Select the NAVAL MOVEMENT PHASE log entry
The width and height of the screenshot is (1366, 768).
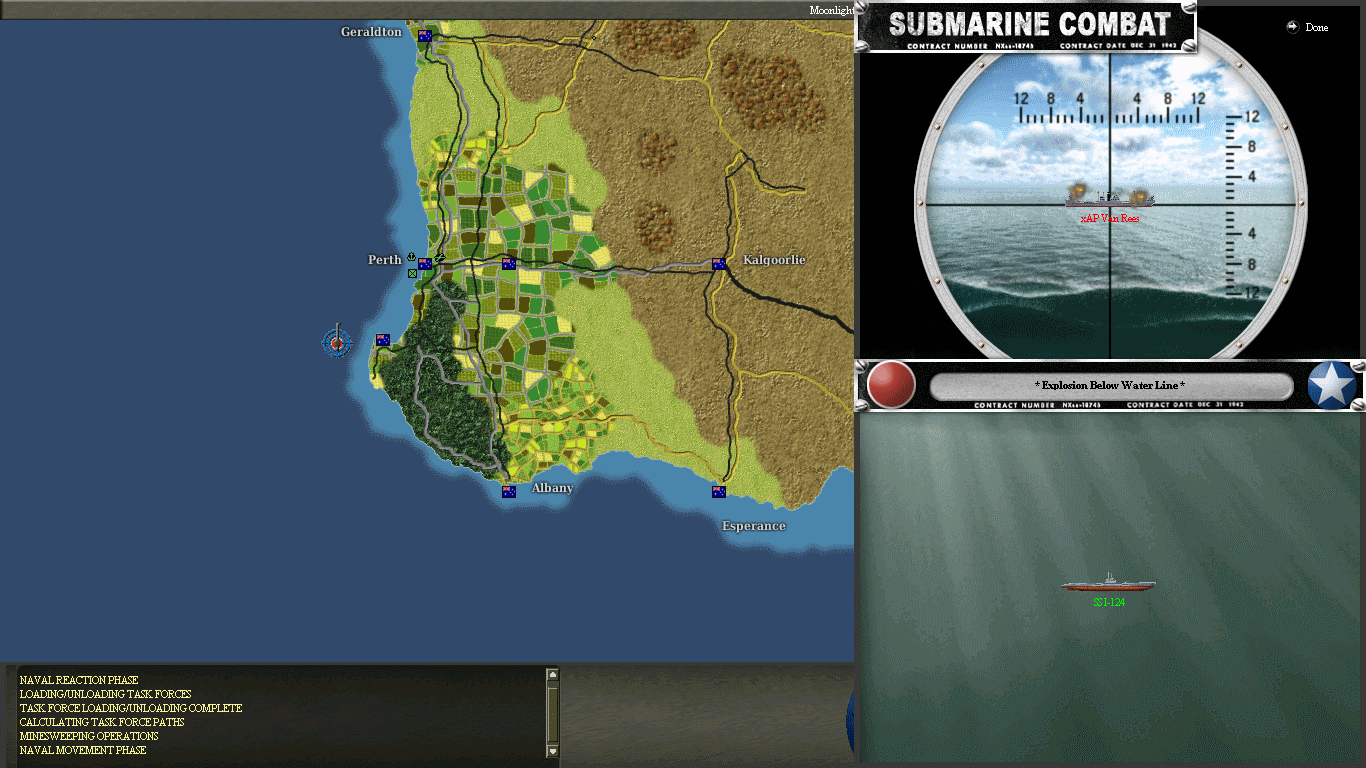click(x=82, y=750)
